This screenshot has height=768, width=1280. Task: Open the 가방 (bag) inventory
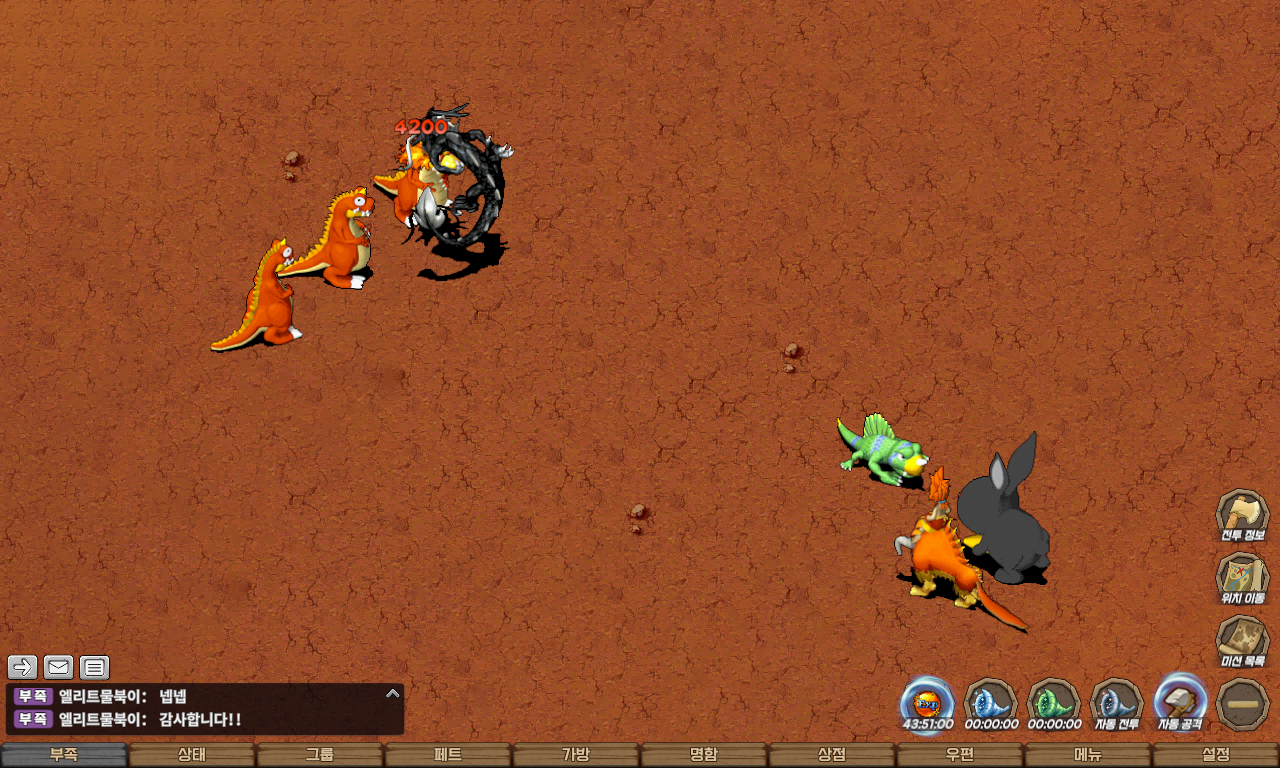click(x=575, y=755)
